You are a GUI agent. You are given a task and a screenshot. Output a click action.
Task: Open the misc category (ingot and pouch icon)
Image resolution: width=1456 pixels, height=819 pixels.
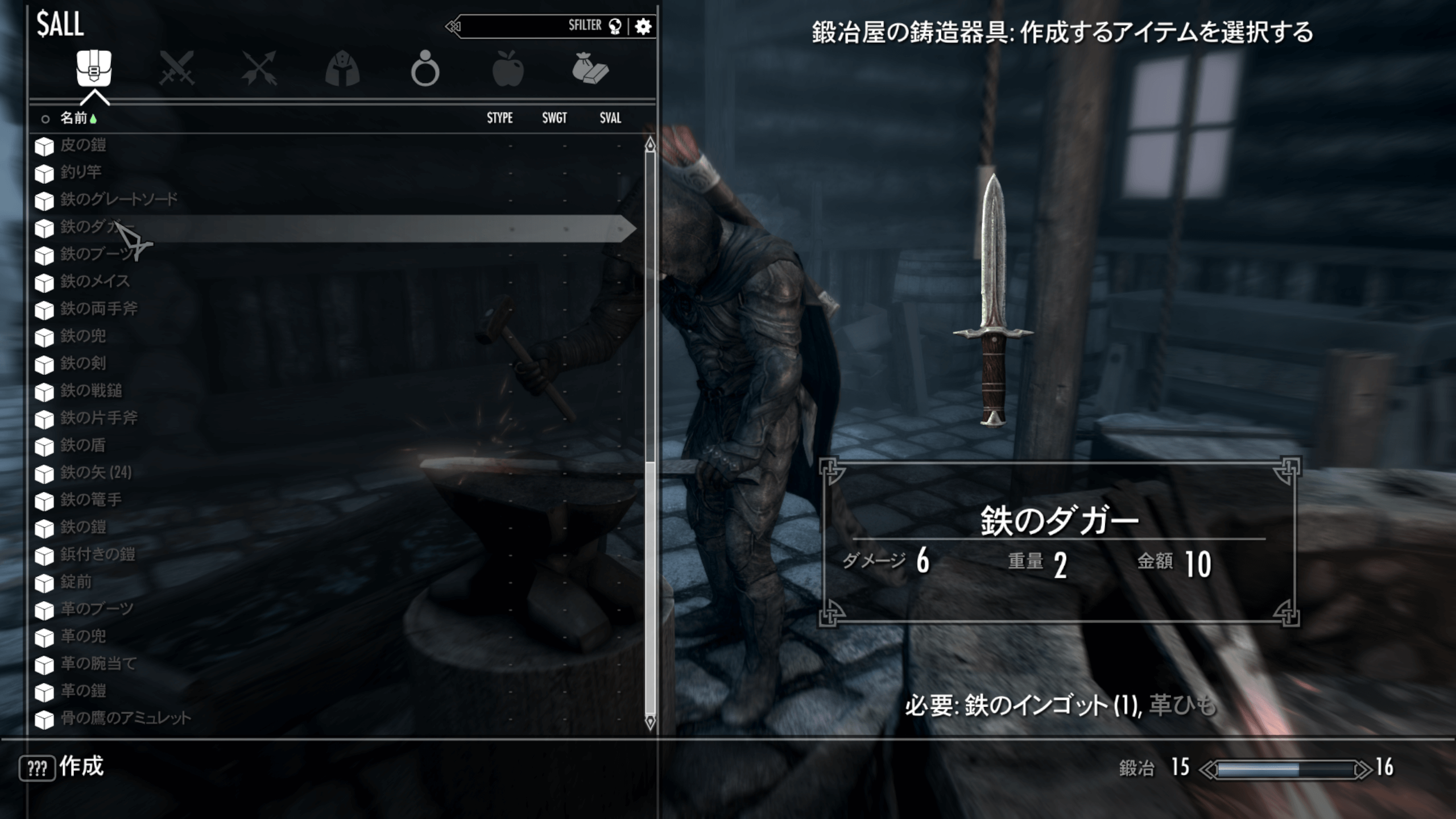point(591,68)
